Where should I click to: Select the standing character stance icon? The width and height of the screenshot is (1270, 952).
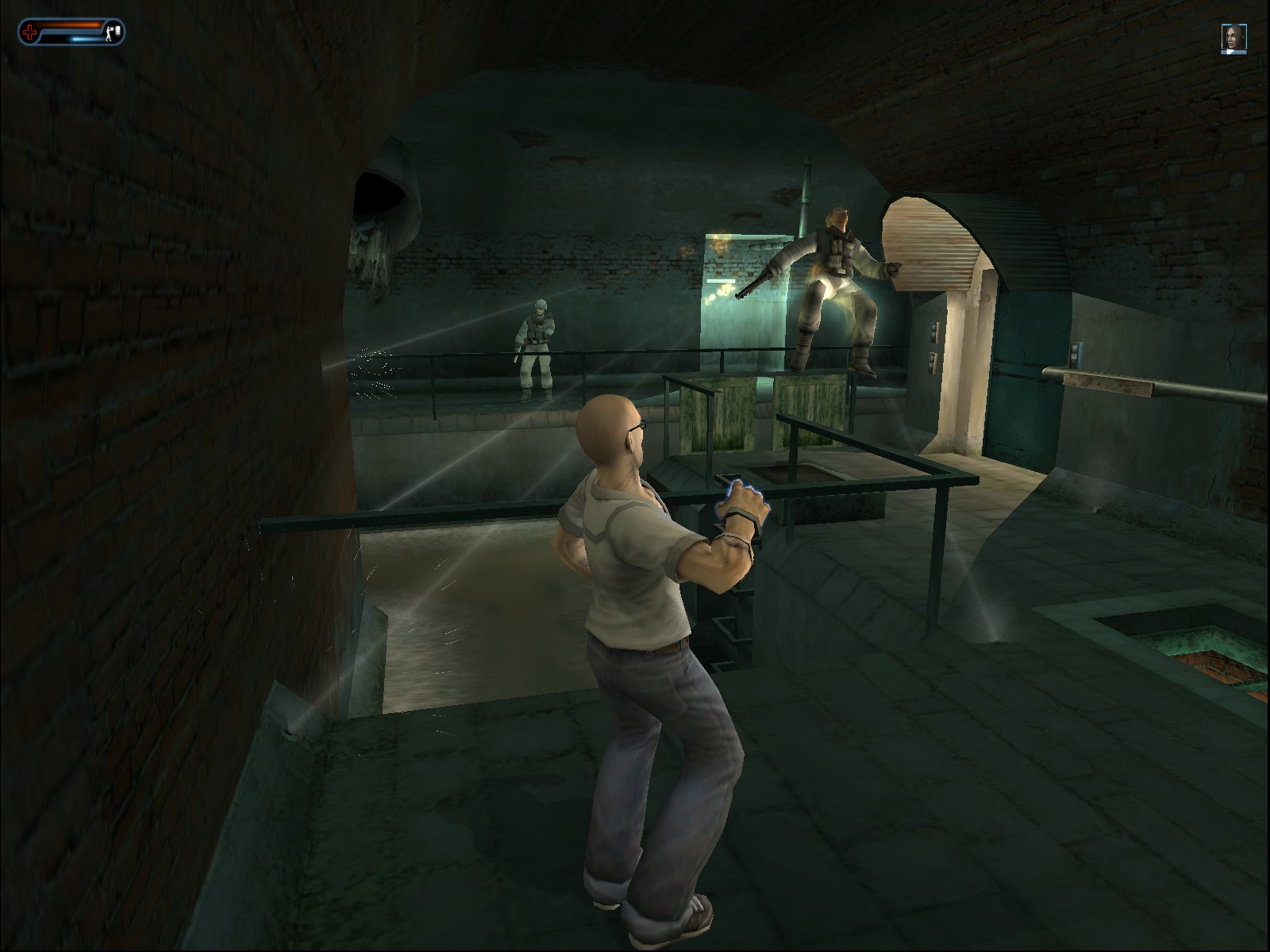point(109,33)
